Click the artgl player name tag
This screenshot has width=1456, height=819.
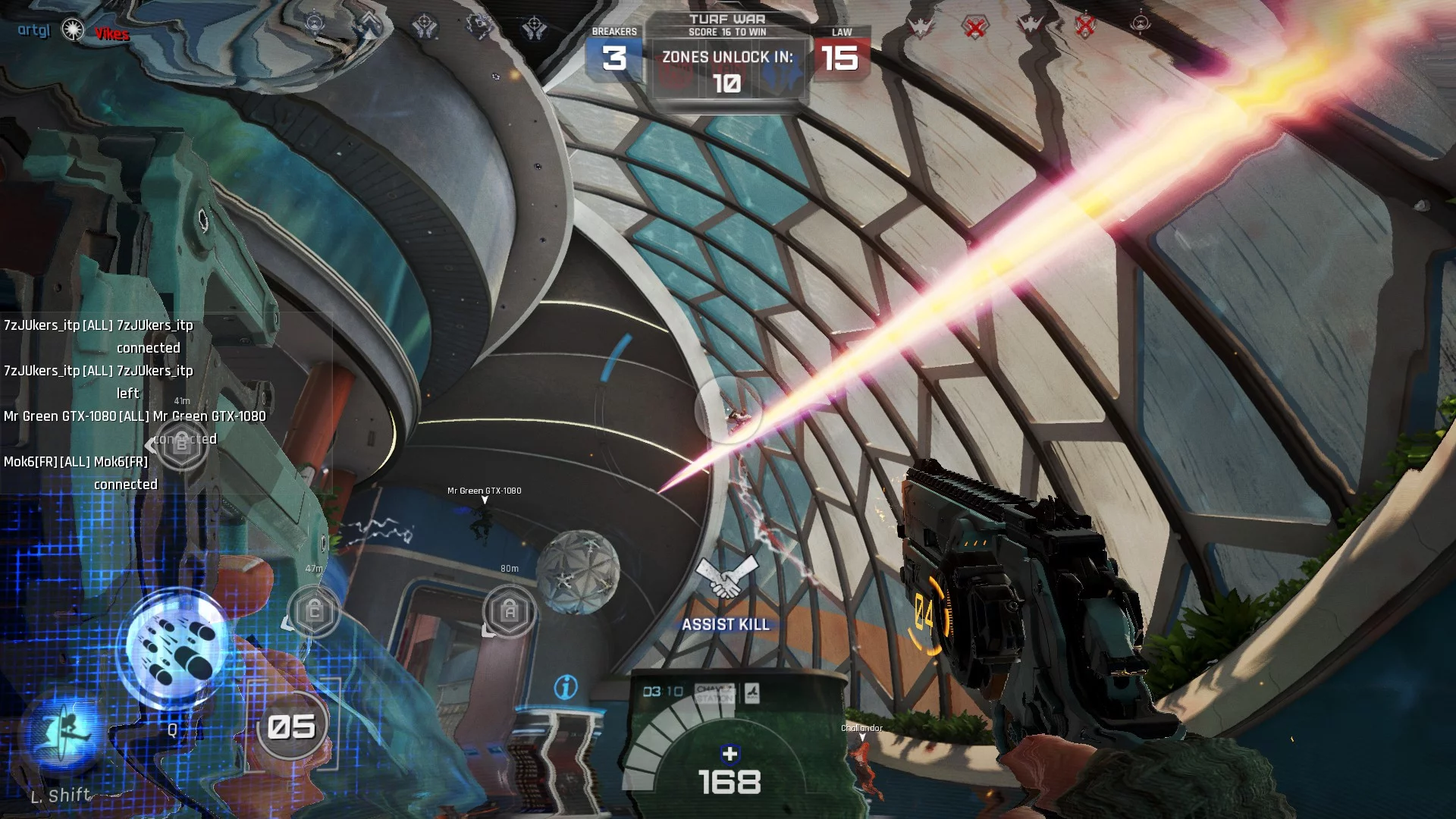(x=34, y=30)
